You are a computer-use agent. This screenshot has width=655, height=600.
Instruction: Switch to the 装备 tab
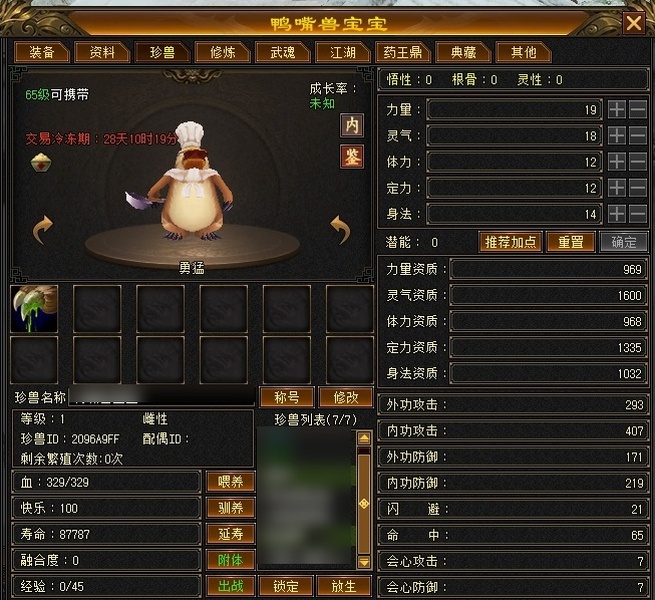coord(42,52)
